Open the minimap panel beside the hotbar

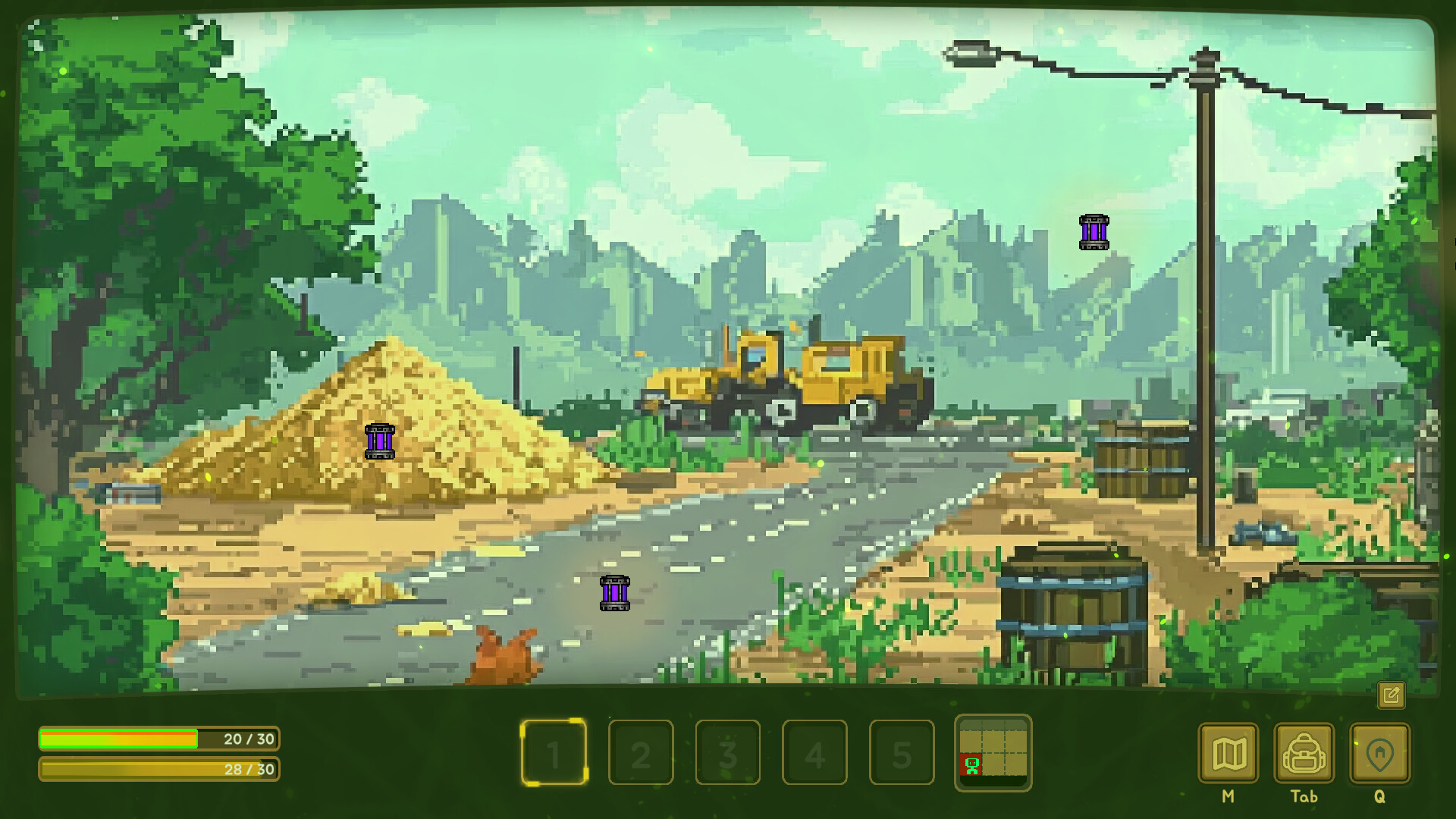(x=993, y=755)
